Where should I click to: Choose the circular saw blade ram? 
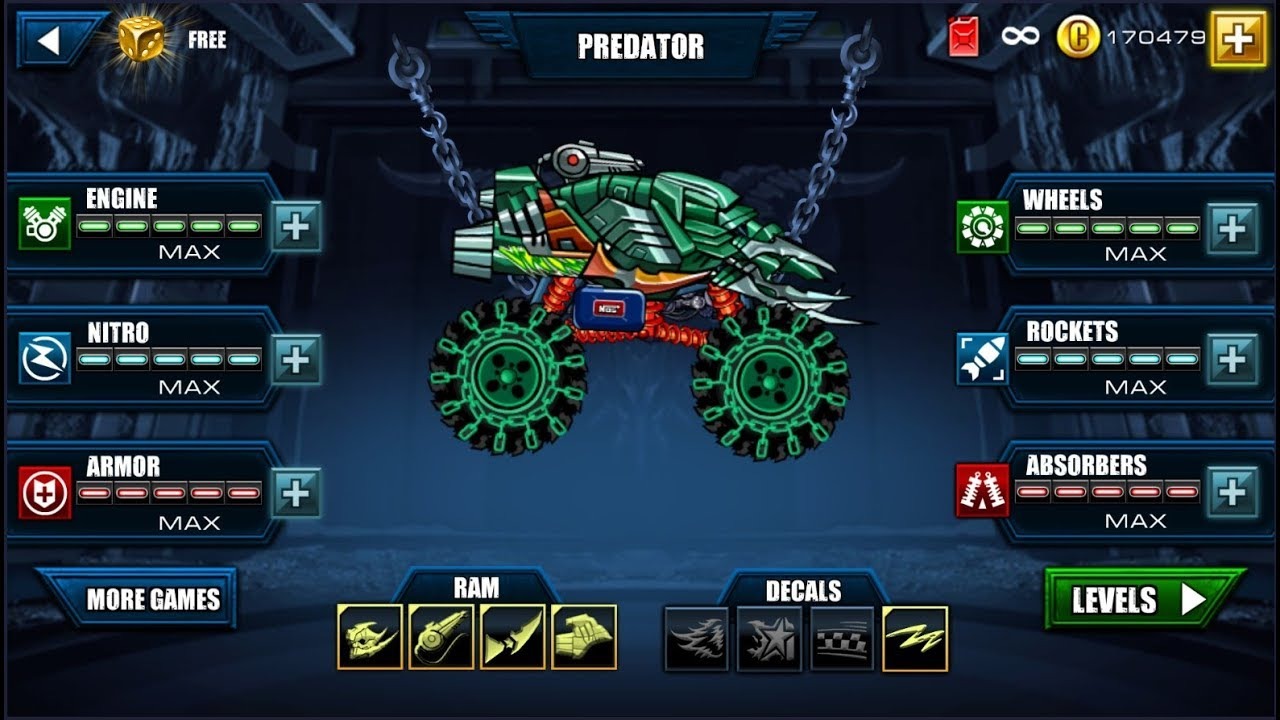pos(441,637)
